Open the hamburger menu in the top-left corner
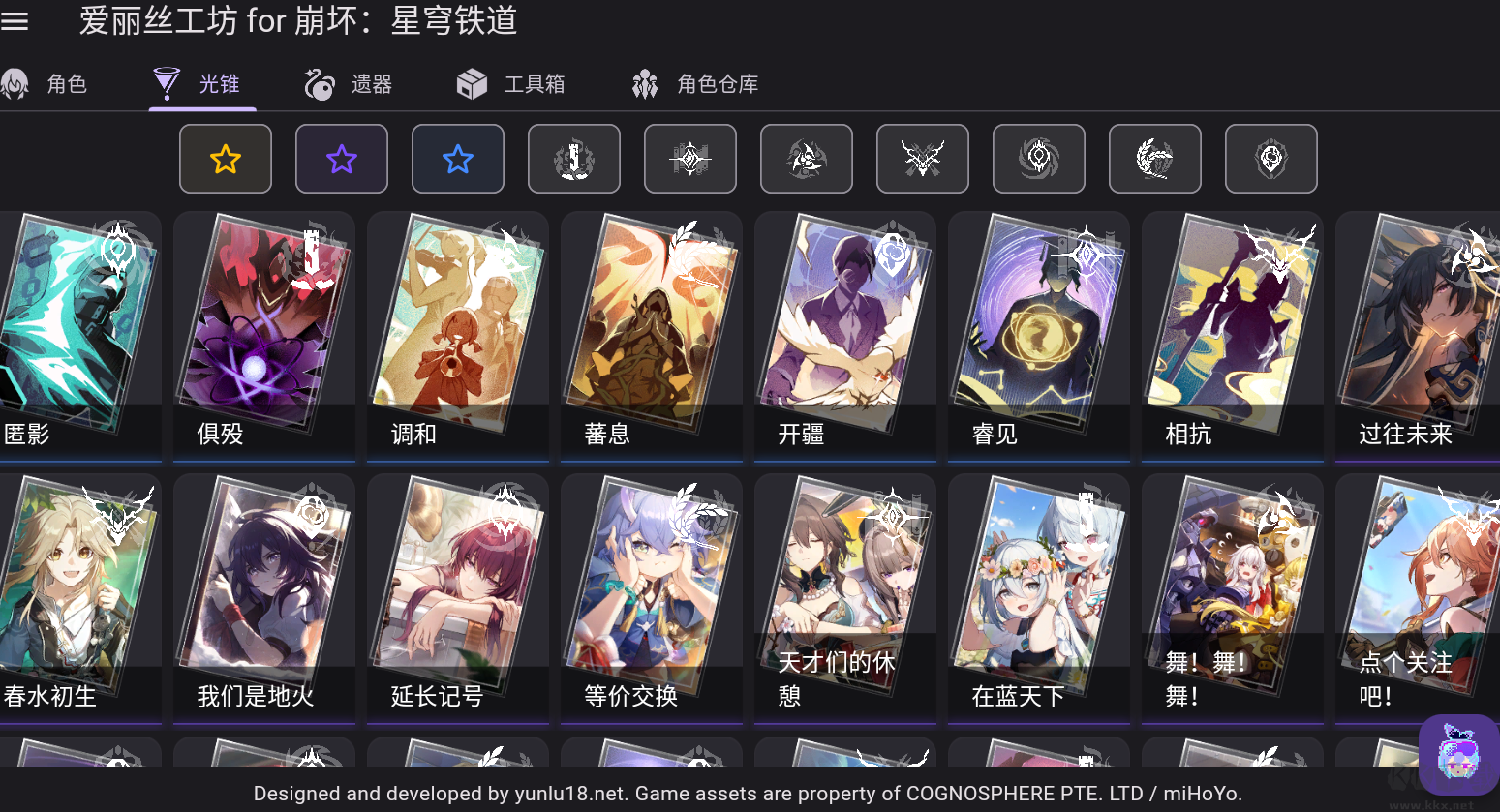 pos(15,21)
